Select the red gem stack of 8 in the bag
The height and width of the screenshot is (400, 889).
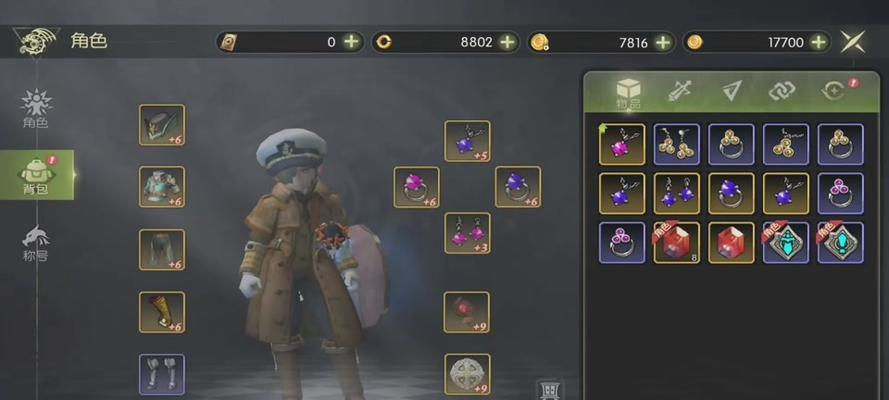click(x=676, y=243)
